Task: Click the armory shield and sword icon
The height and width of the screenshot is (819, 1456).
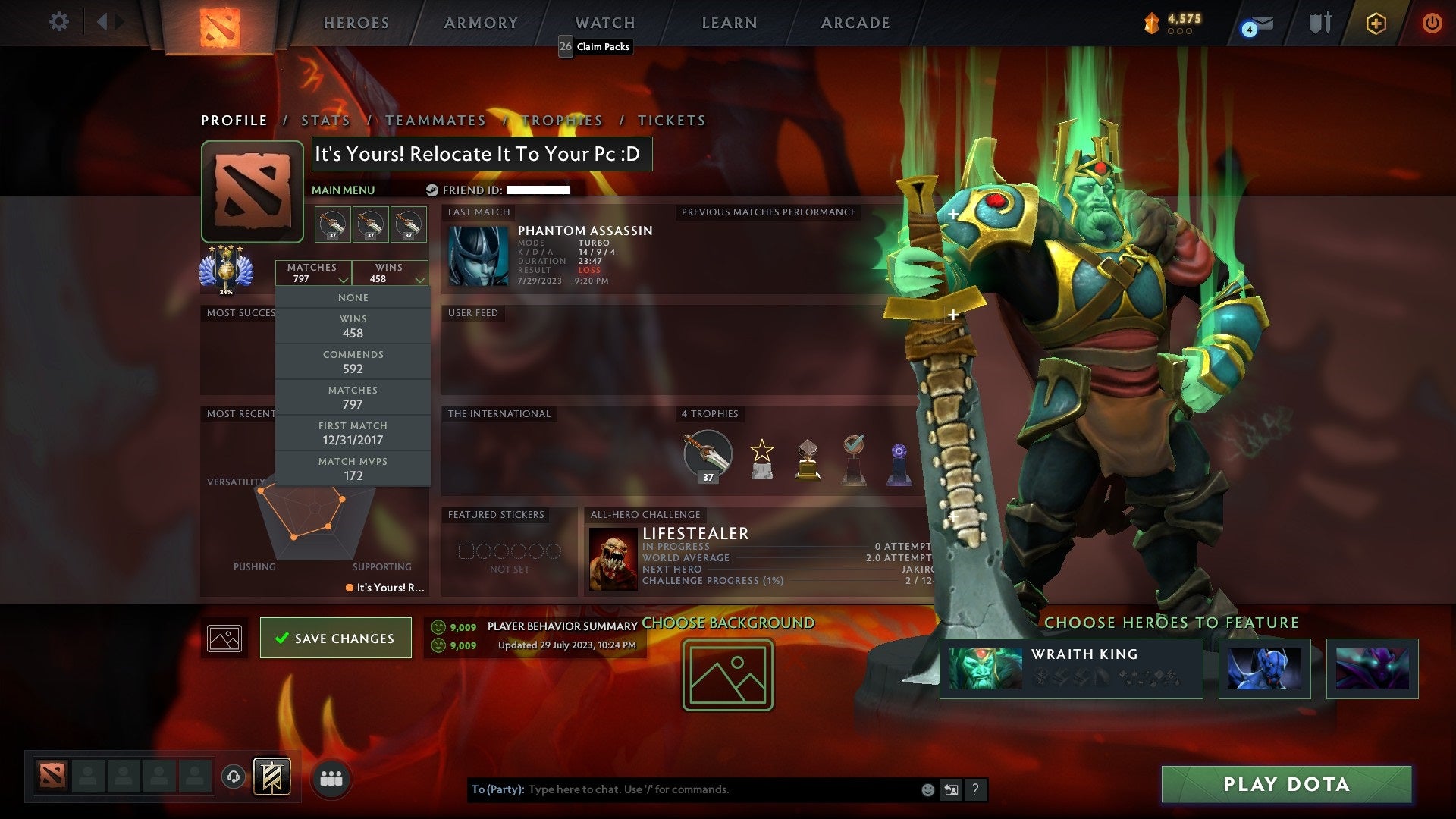Action: click(1318, 23)
